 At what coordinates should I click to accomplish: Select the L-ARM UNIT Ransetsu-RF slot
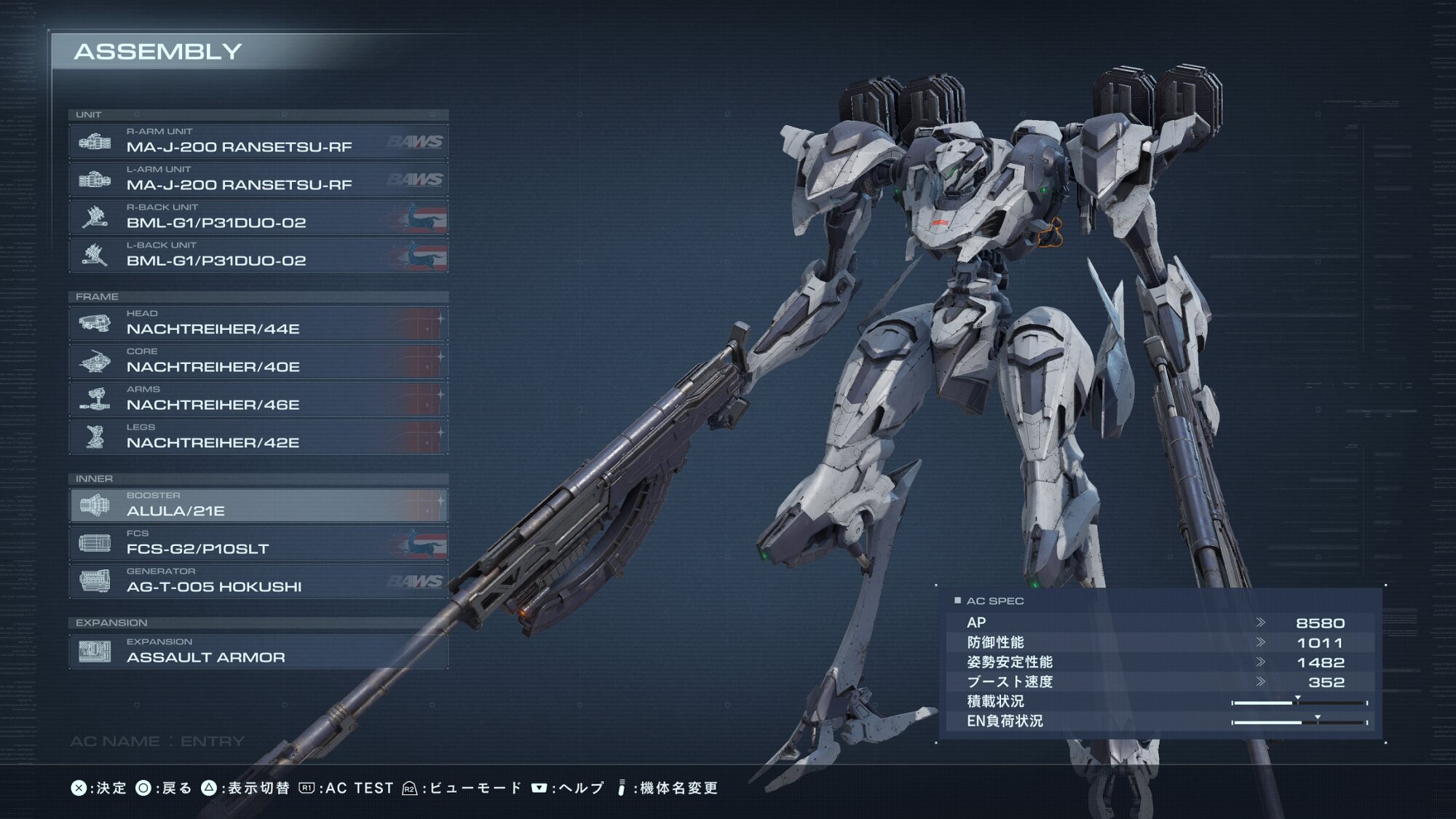(258, 180)
